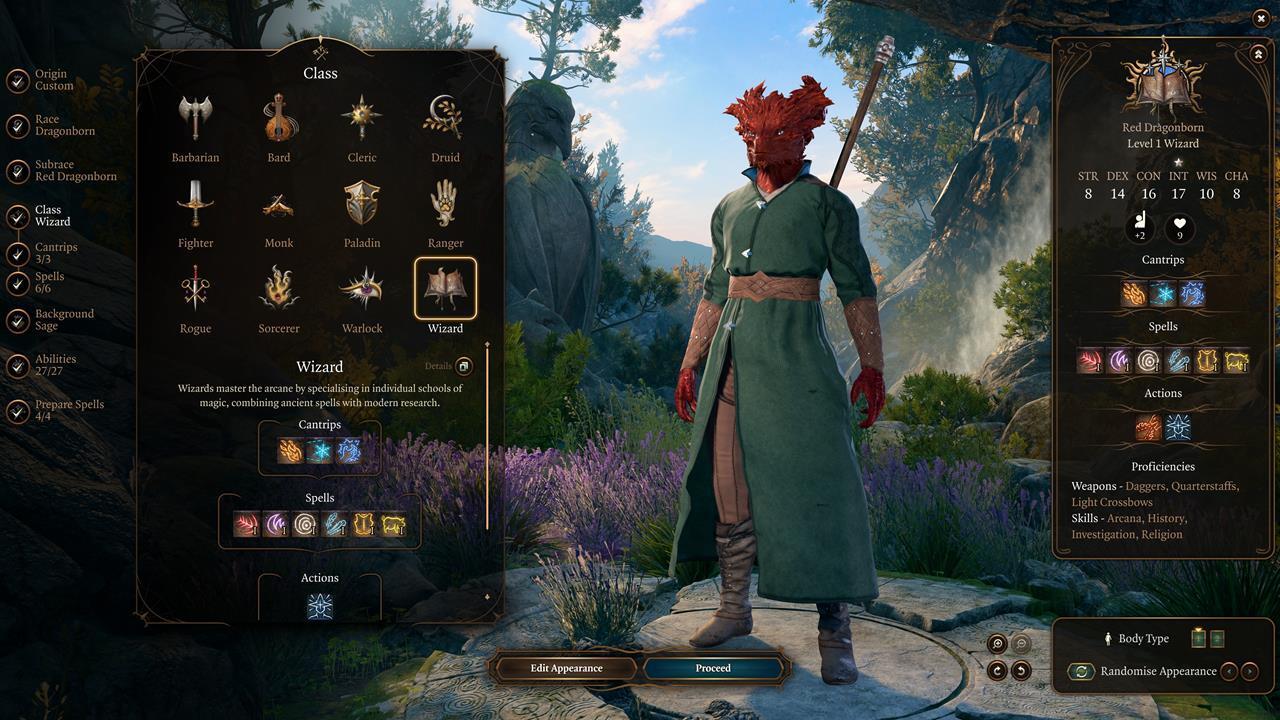Select the Warlock class icon
1280x720 pixels.
362,290
